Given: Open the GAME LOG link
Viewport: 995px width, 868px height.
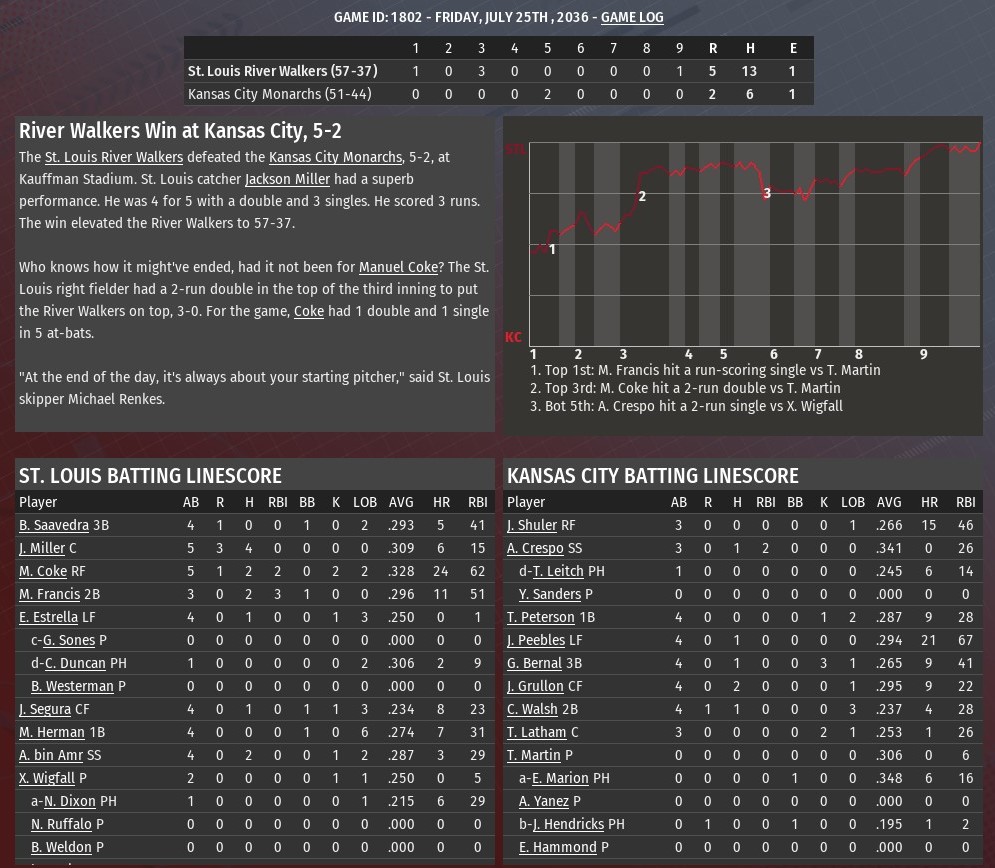Looking at the screenshot, I should click(631, 17).
